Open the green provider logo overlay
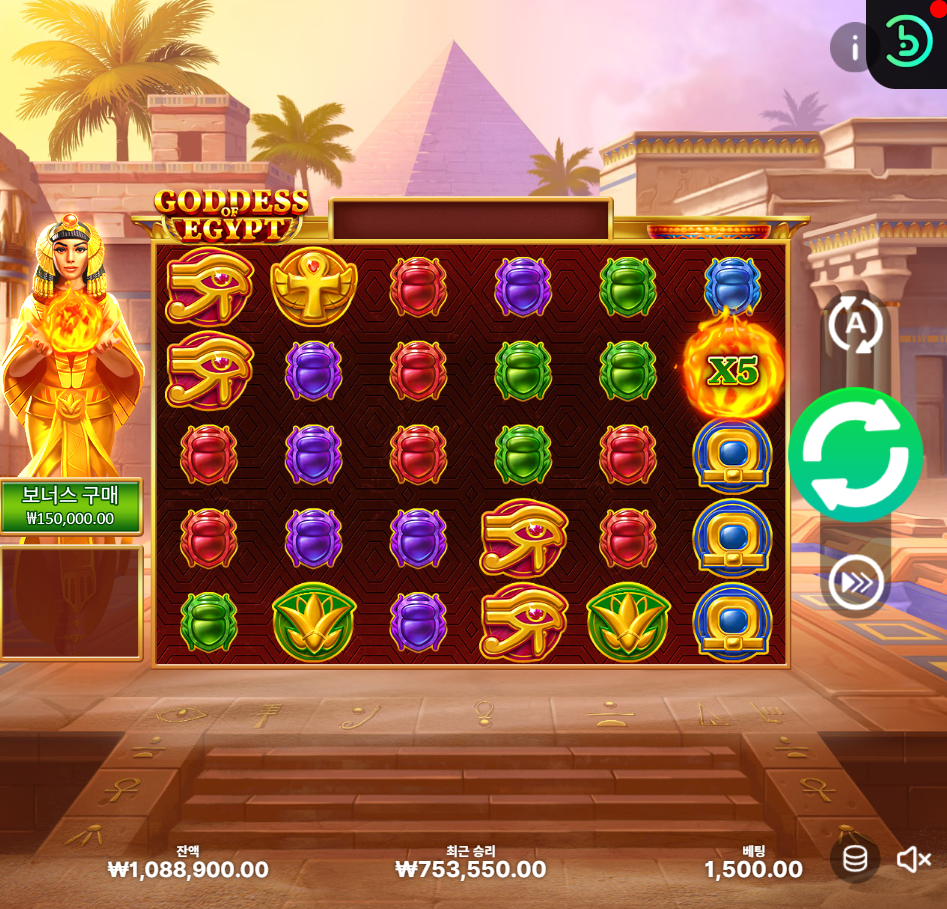 909,42
